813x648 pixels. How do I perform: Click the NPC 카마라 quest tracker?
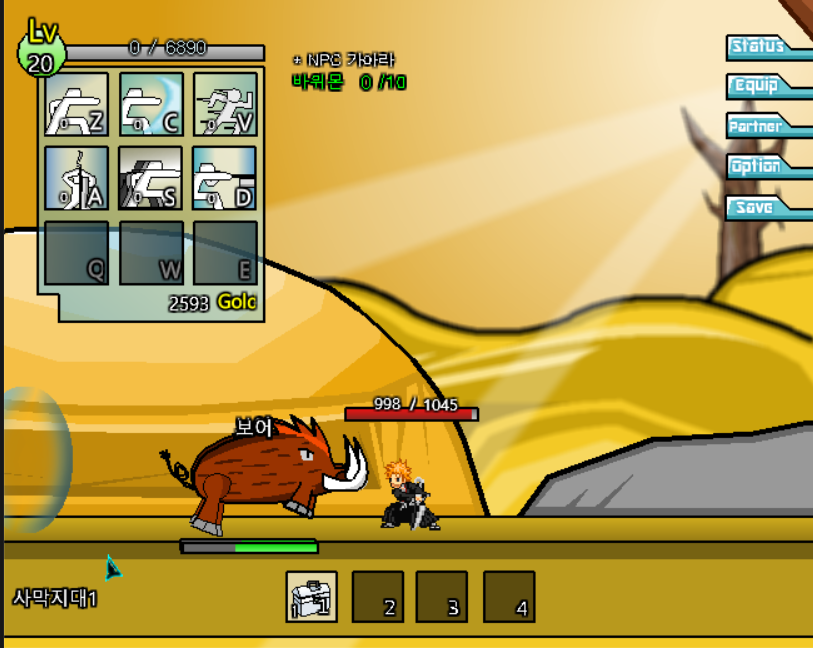coord(349,72)
